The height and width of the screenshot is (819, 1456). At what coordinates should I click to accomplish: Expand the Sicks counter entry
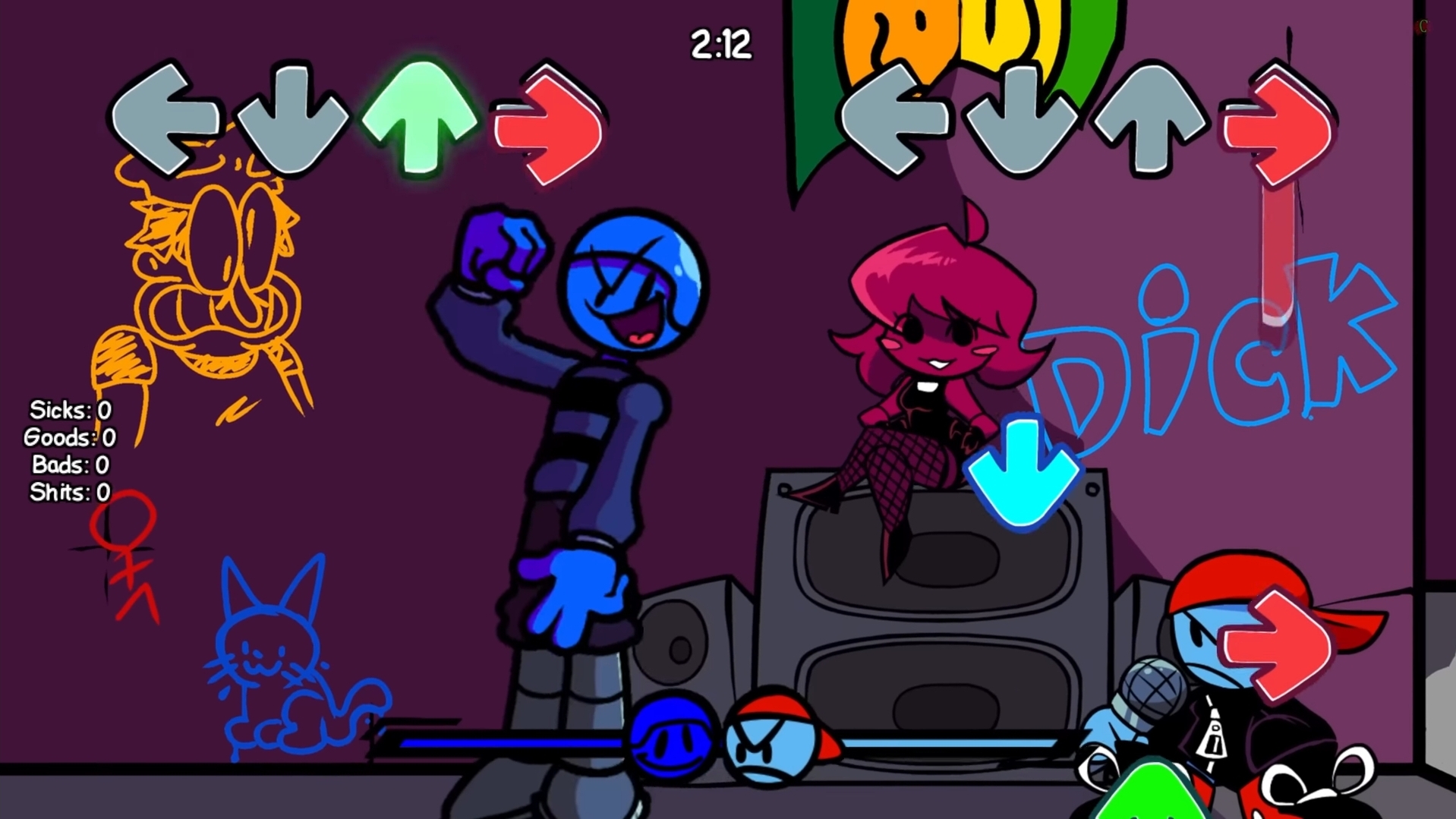70,410
